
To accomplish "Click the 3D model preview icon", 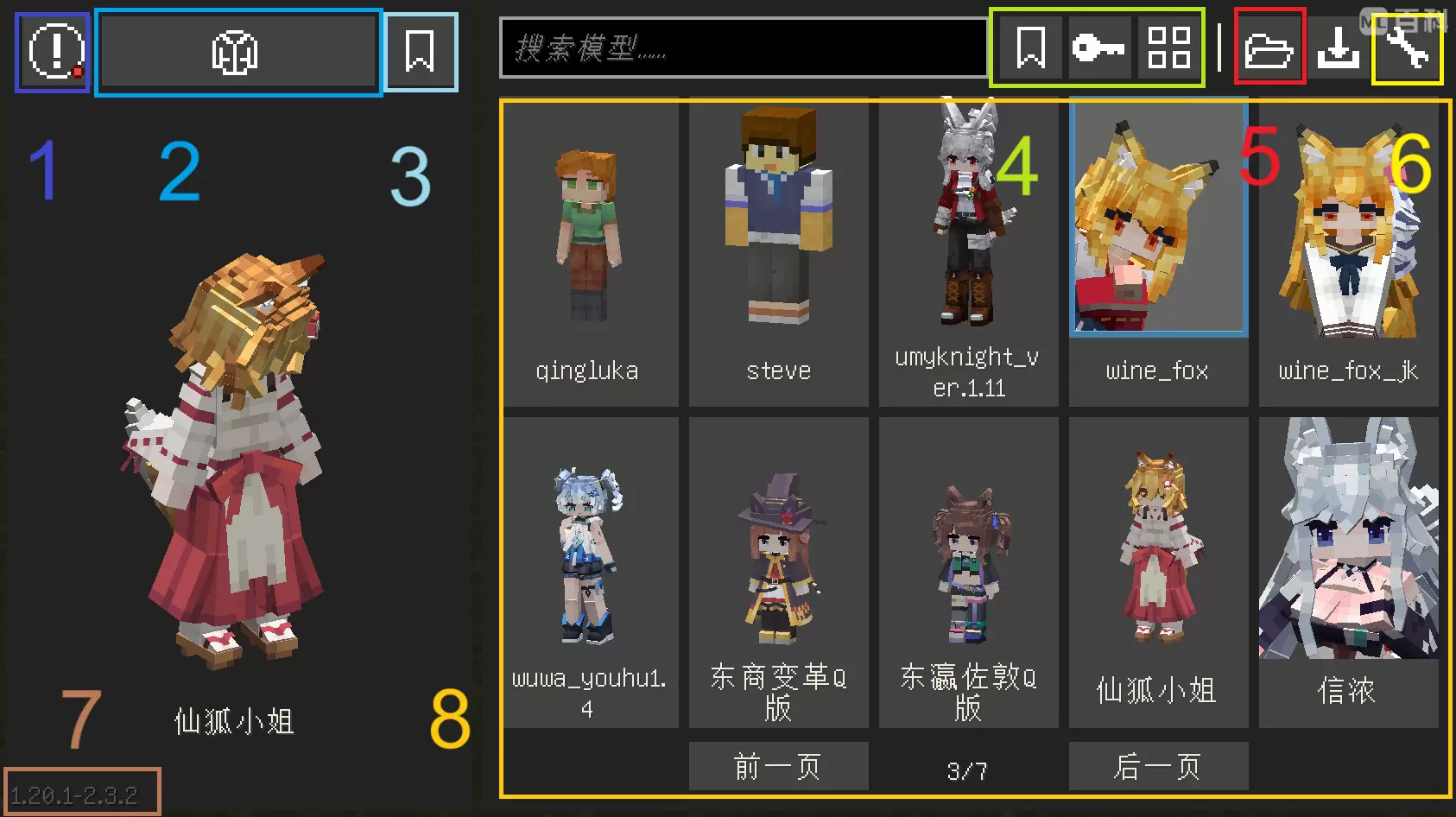I will [x=237, y=52].
